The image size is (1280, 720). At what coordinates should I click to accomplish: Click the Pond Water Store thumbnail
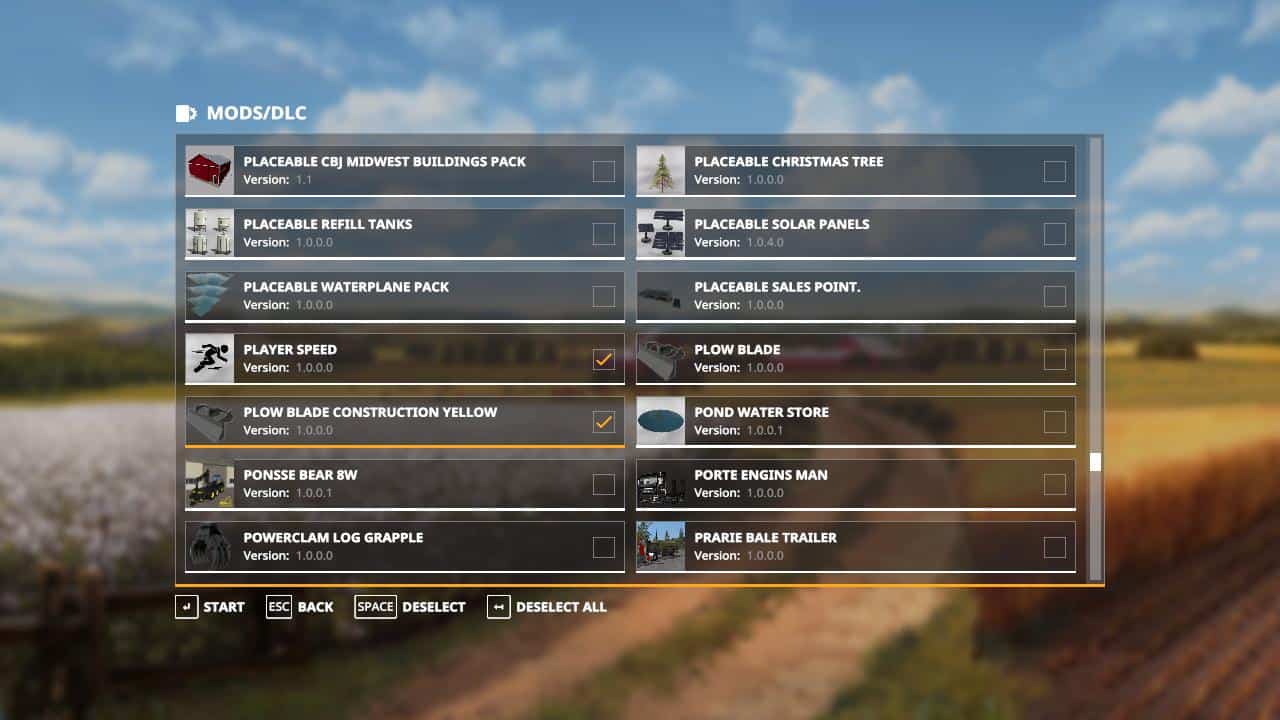coord(660,421)
